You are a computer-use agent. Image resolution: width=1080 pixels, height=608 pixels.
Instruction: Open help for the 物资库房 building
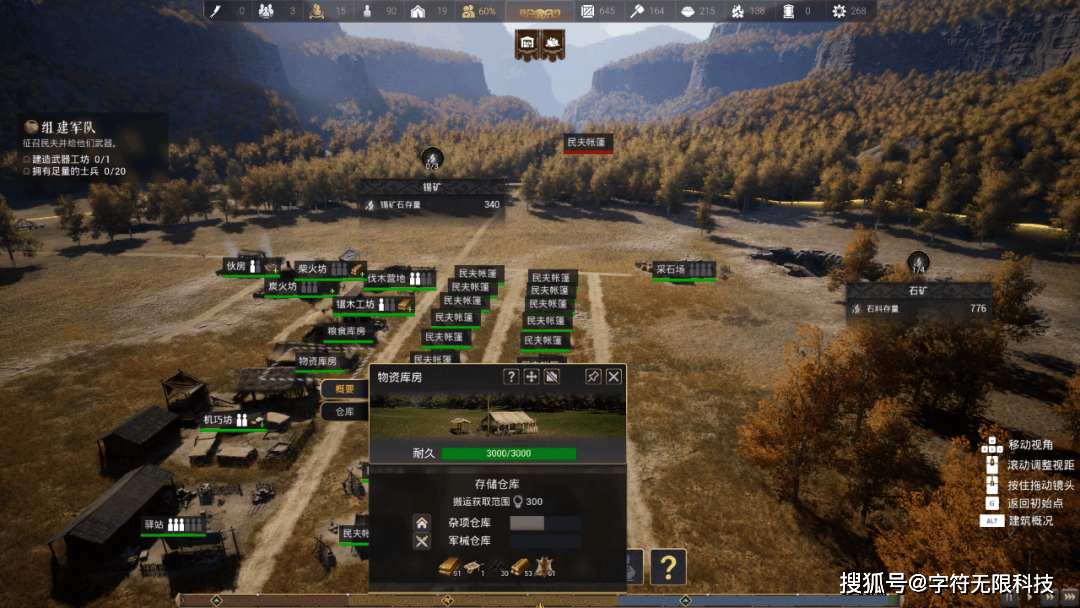(511, 376)
